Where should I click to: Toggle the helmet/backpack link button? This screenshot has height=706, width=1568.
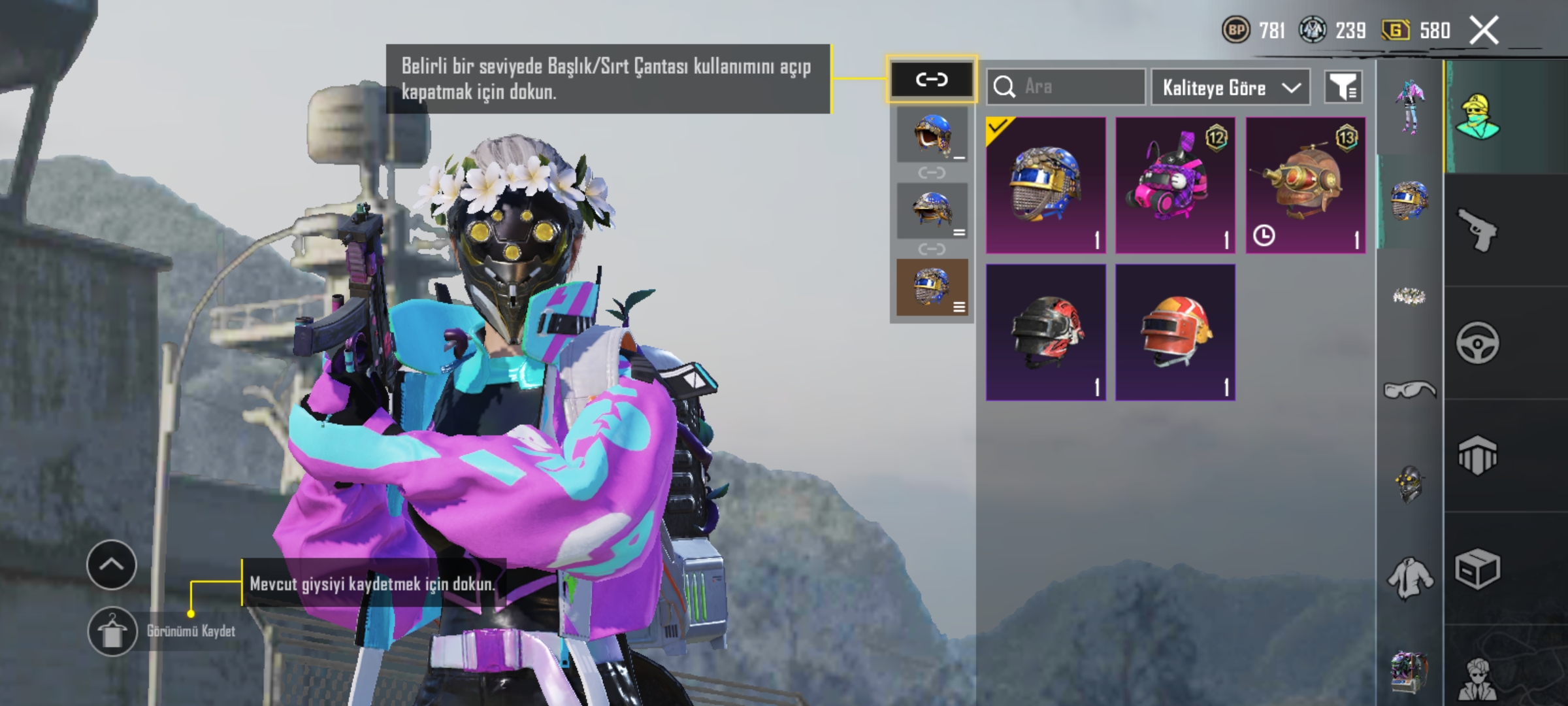coord(932,80)
